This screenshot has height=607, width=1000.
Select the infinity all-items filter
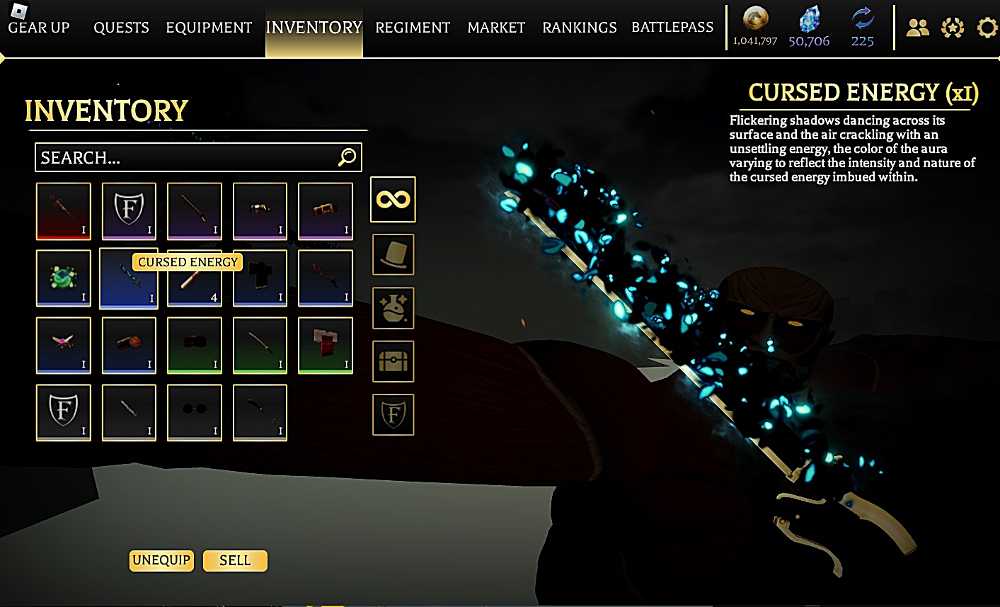[393, 199]
